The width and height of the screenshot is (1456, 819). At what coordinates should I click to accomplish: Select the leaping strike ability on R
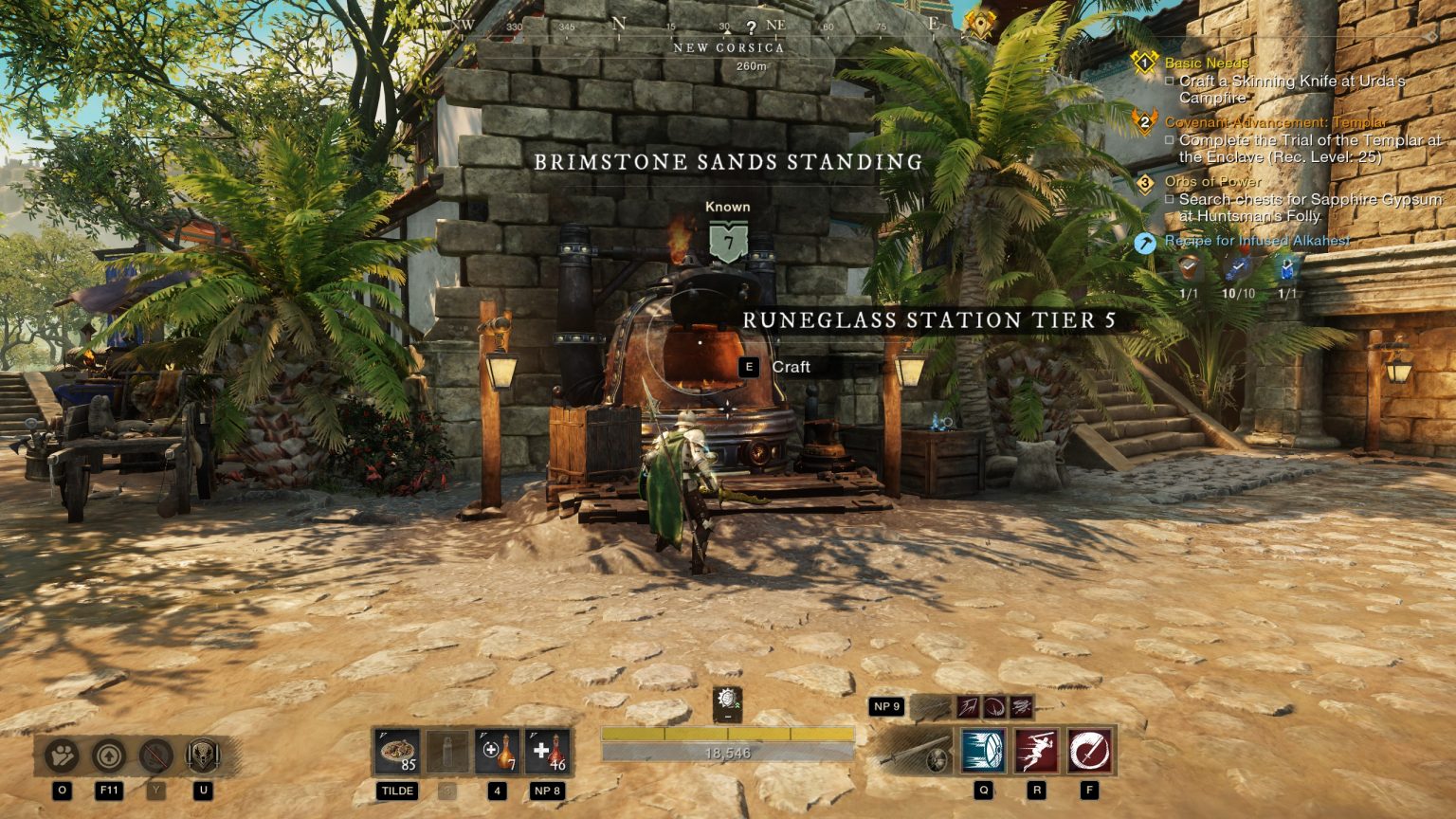tap(1036, 752)
